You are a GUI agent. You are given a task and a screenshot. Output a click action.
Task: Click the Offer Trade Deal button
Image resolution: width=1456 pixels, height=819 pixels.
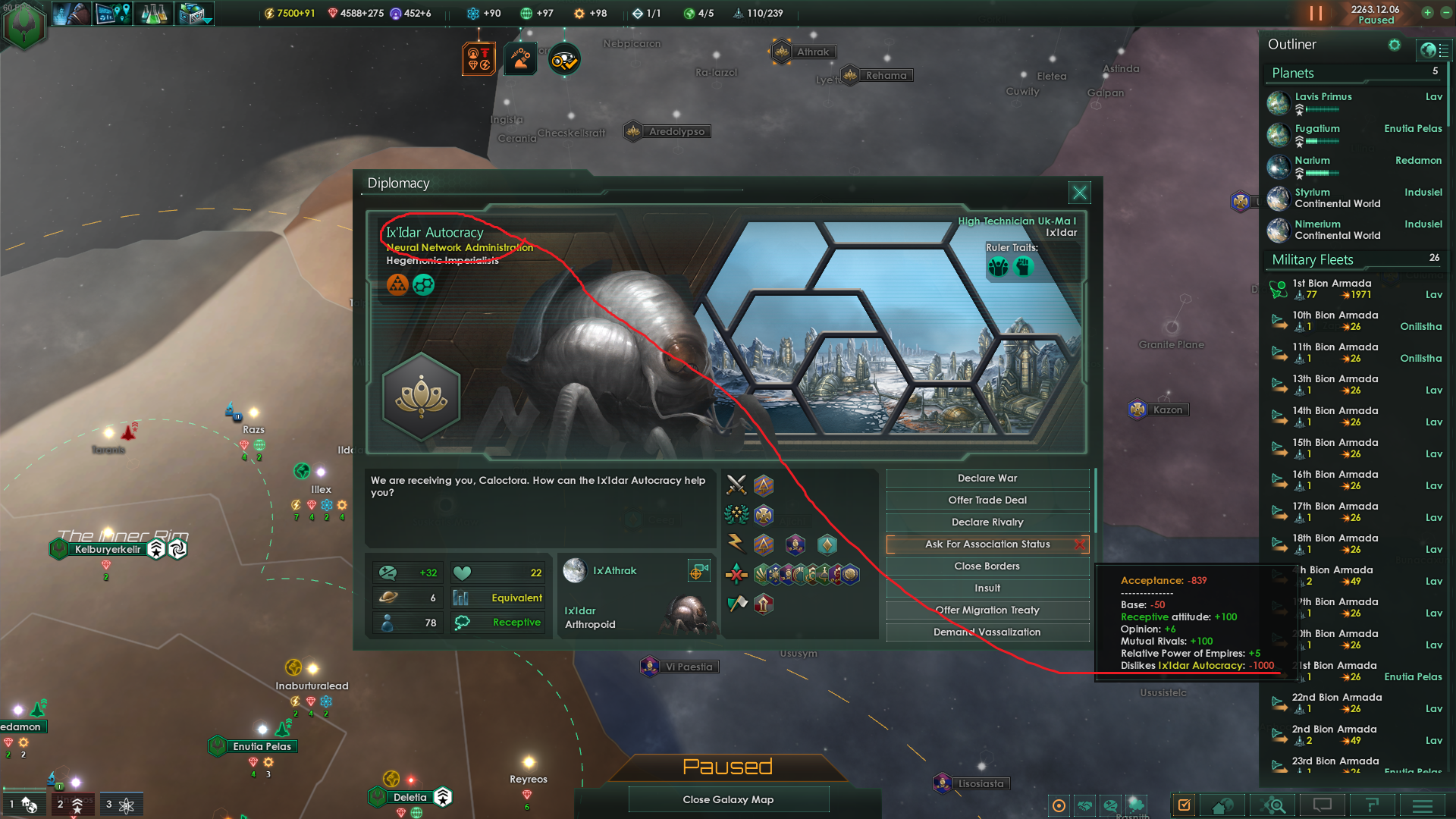click(987, 500)
